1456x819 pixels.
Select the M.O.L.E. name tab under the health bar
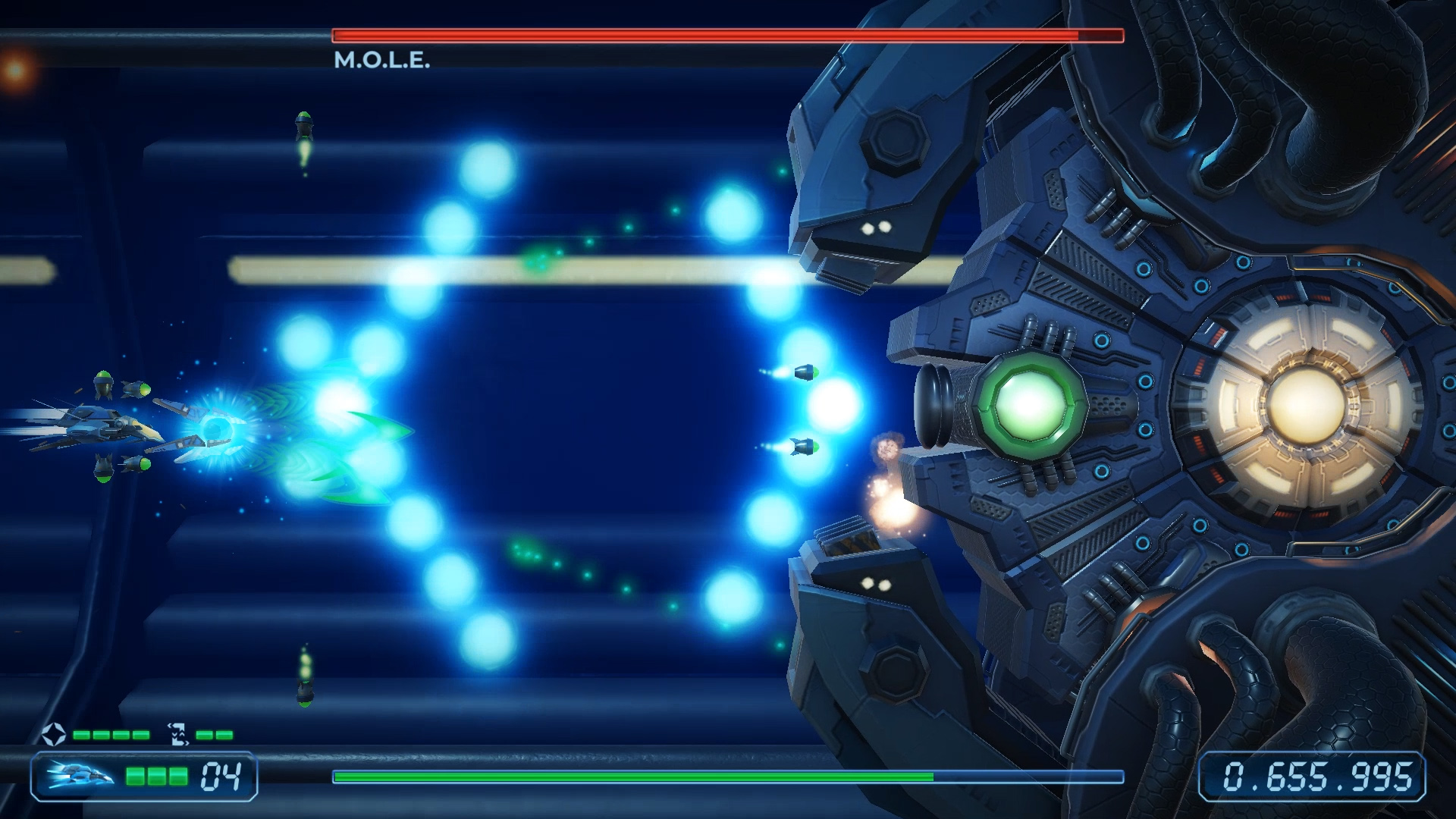pos(382,58)
